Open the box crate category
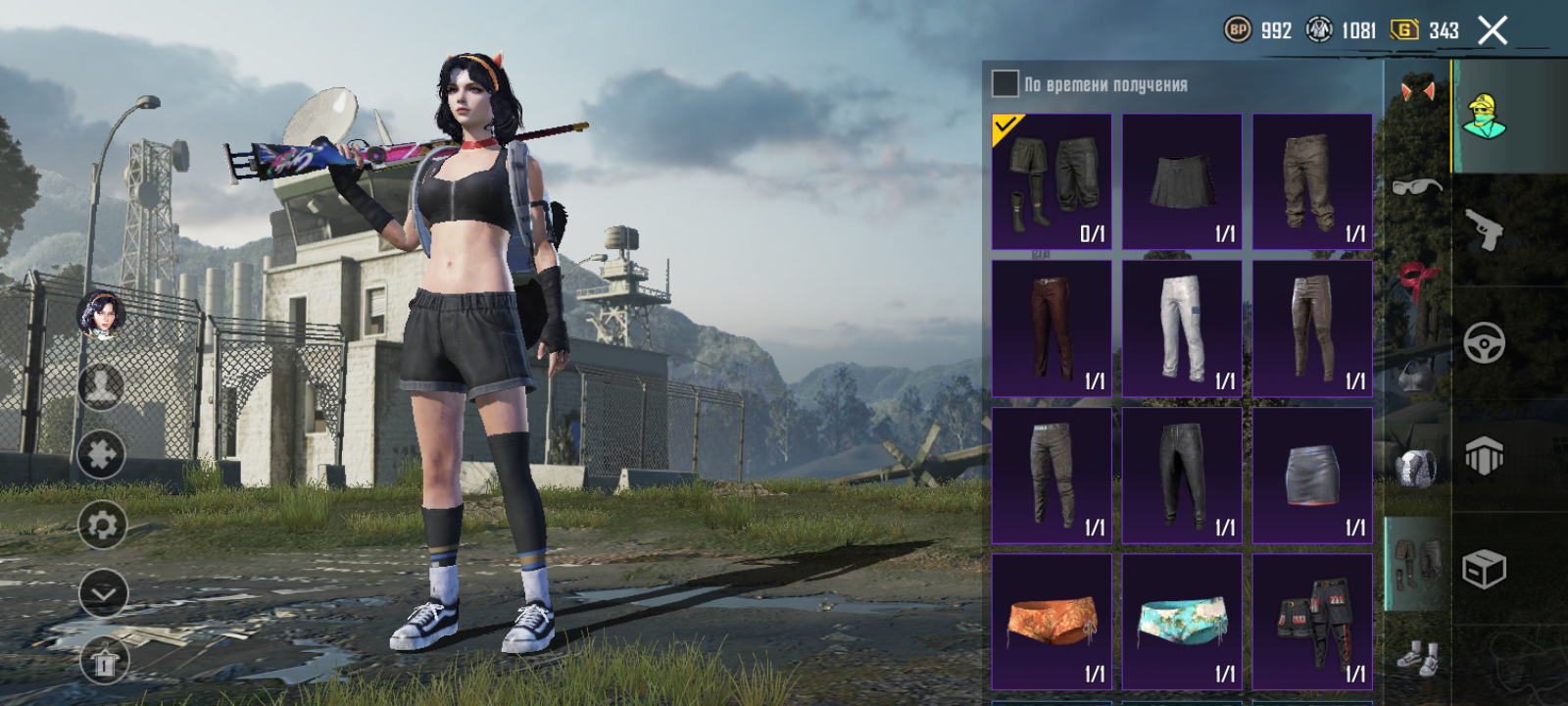1568x706 pixels. (1484, 569)
